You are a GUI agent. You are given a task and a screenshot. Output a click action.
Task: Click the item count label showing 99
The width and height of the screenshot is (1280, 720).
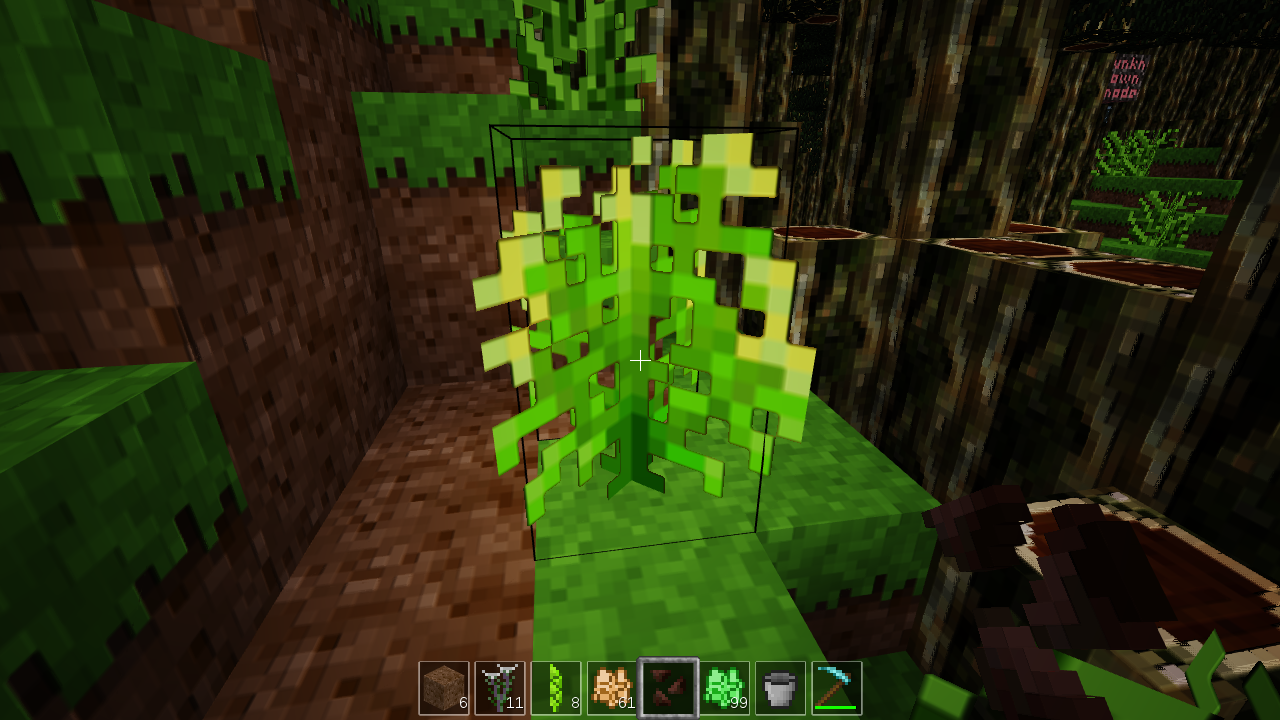(x=740, y=704)
